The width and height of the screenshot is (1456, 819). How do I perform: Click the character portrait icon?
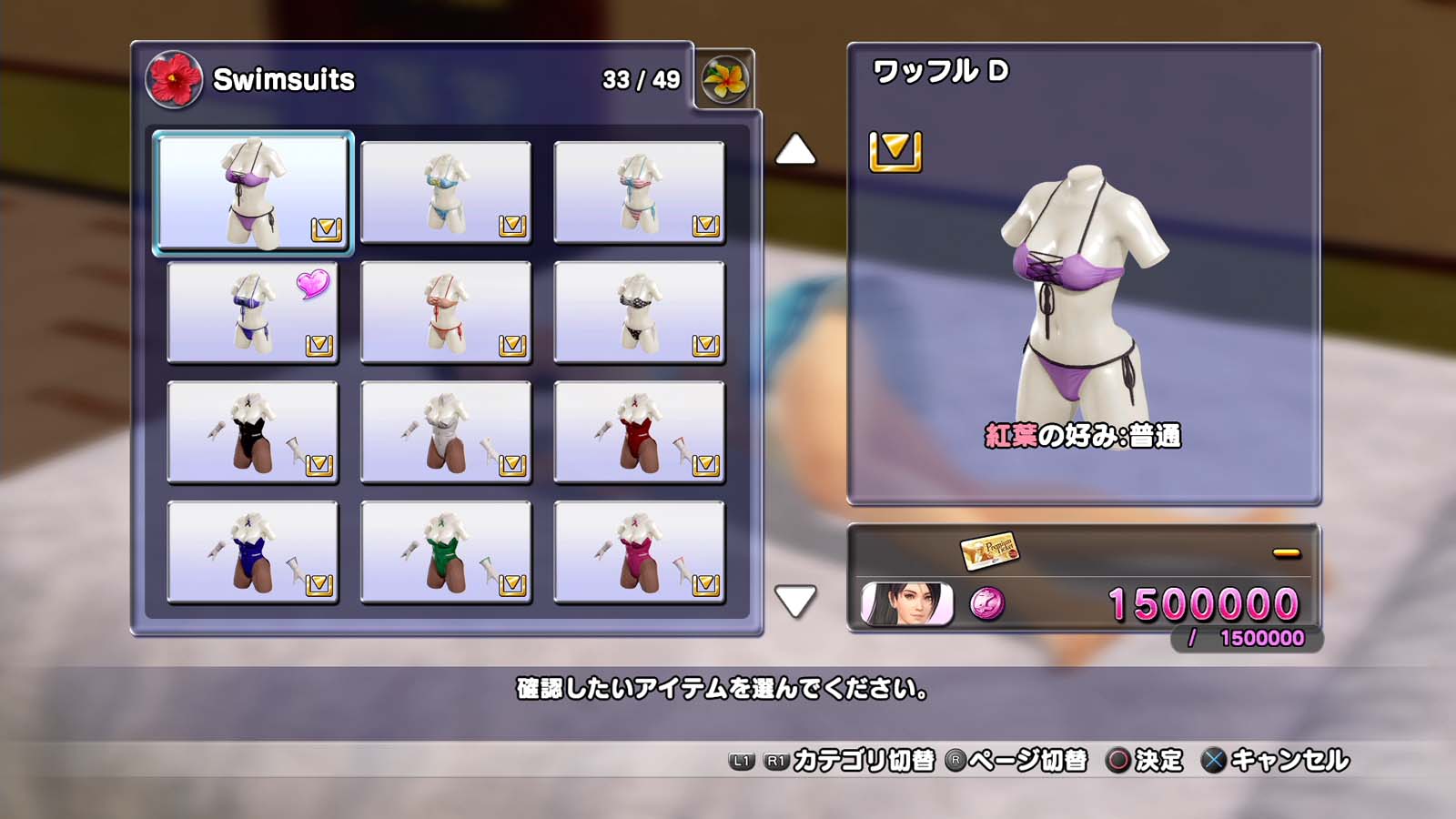906,604
